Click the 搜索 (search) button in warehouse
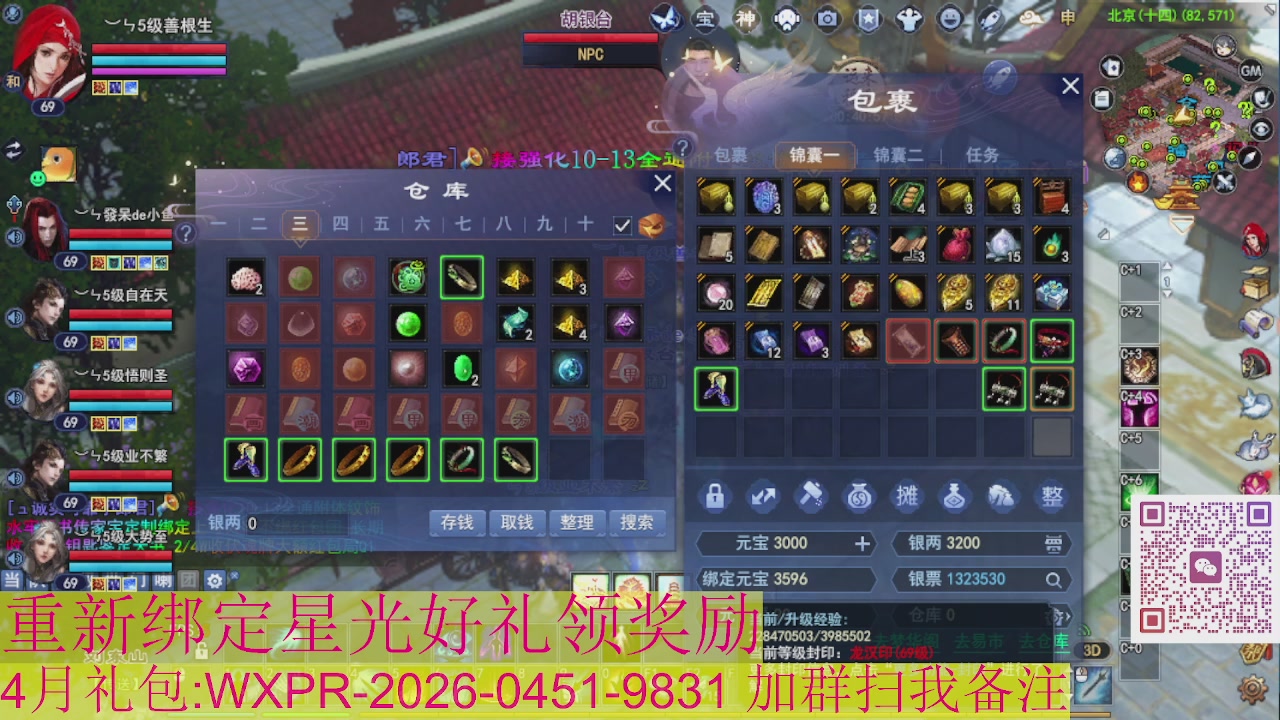Screen dimensions: 1280x720 [636, 522]
